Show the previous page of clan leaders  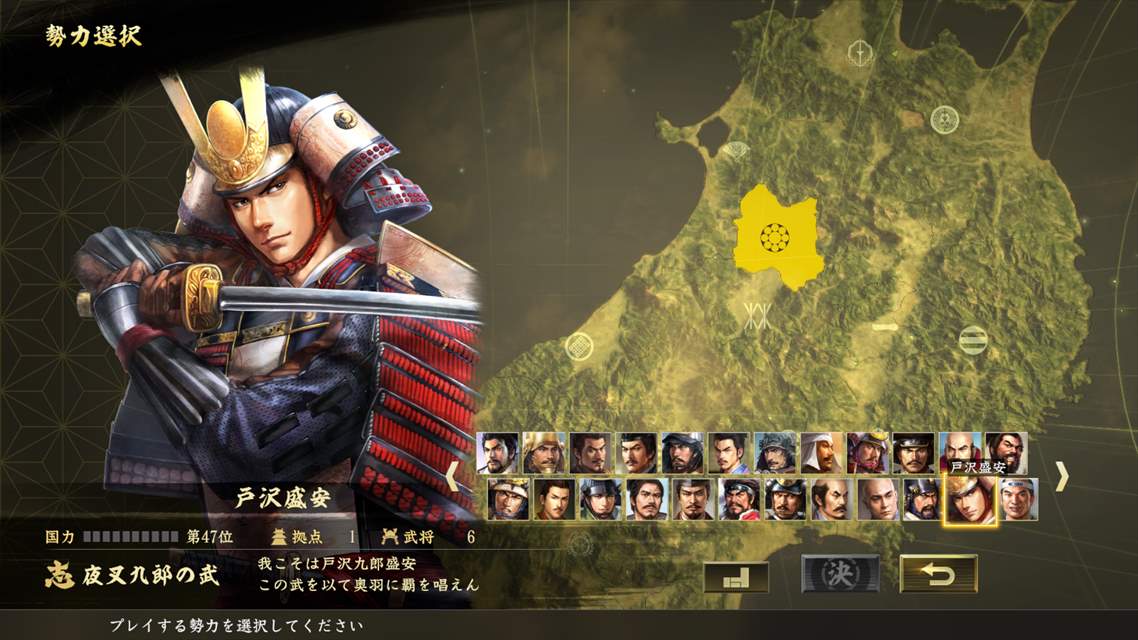[453, 476]
